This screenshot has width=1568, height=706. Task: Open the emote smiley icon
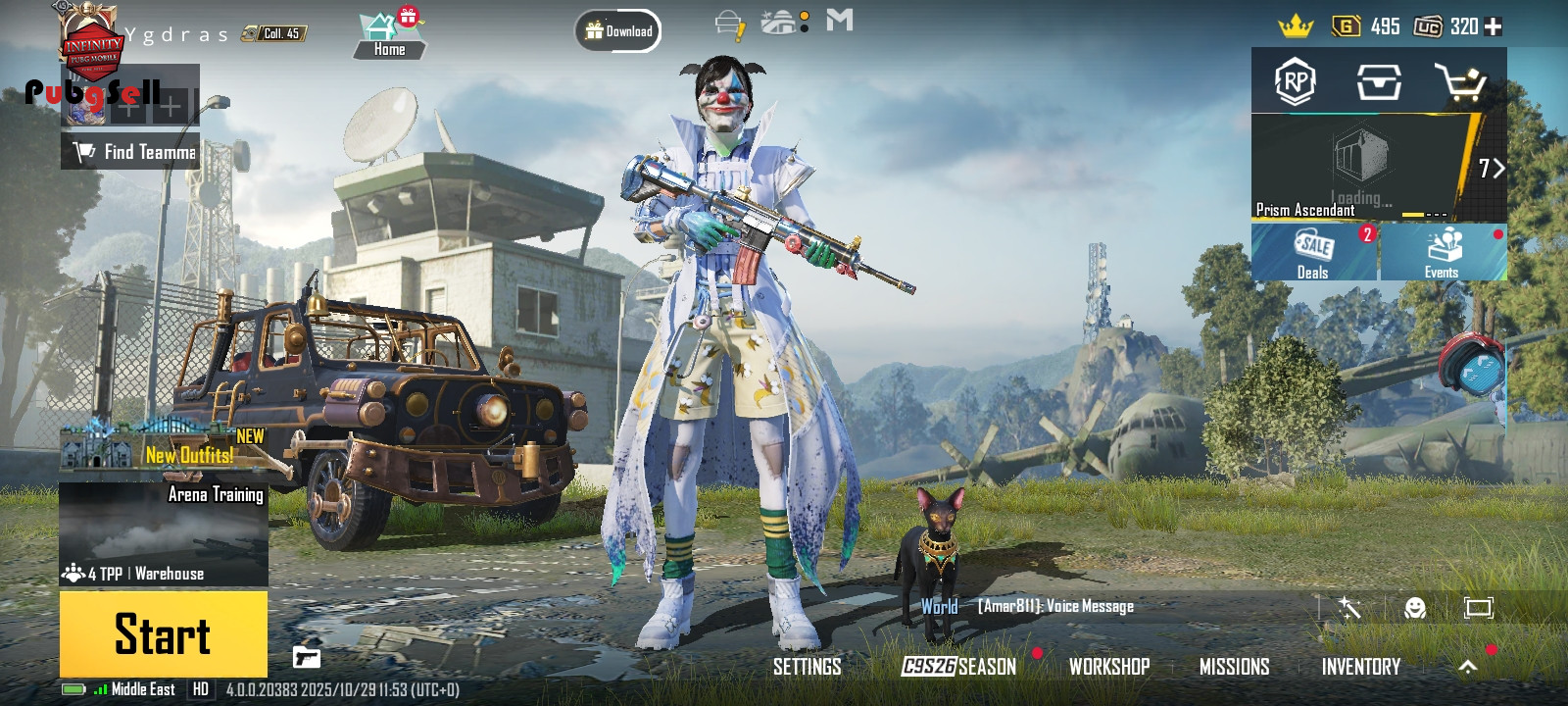[1414, 608]
